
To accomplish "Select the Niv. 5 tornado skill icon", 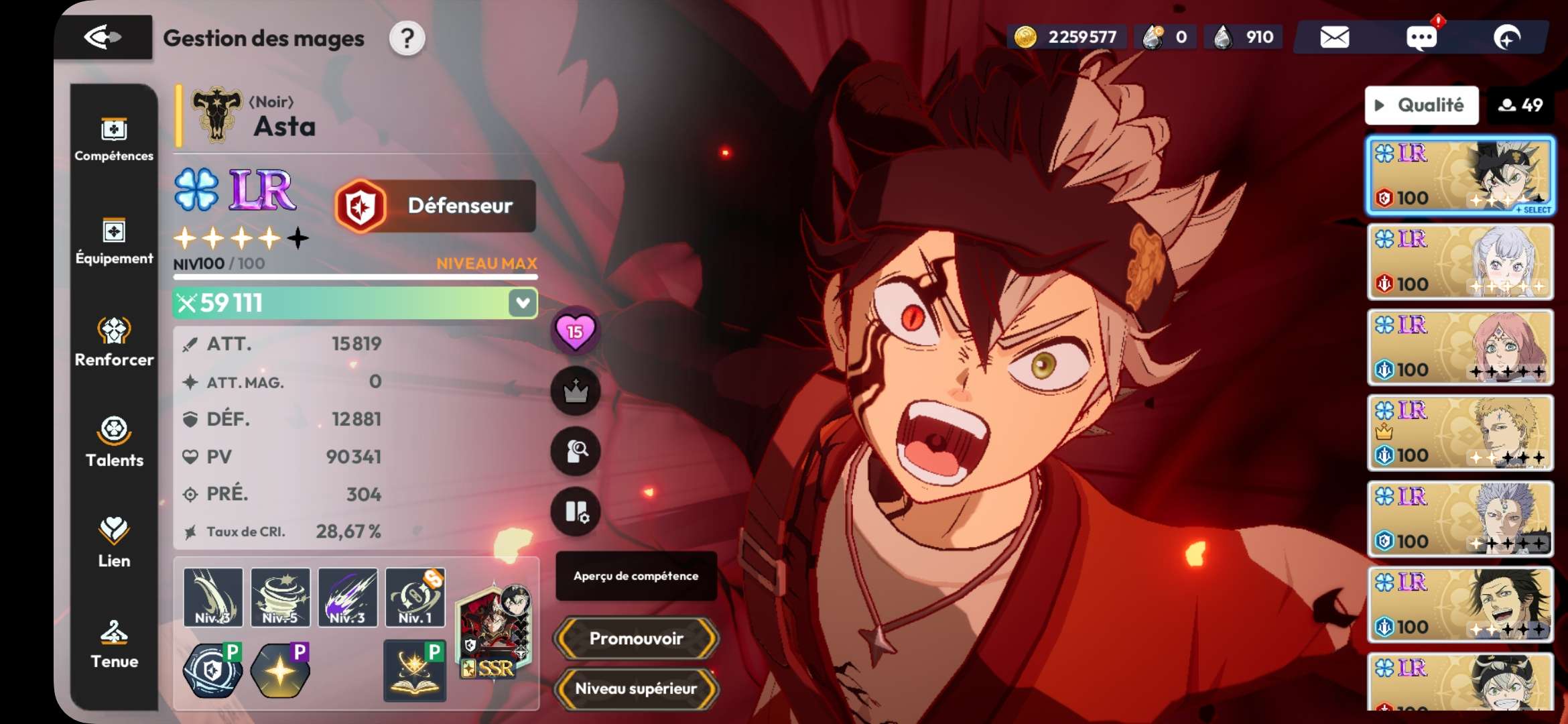I will click(280, 597).
